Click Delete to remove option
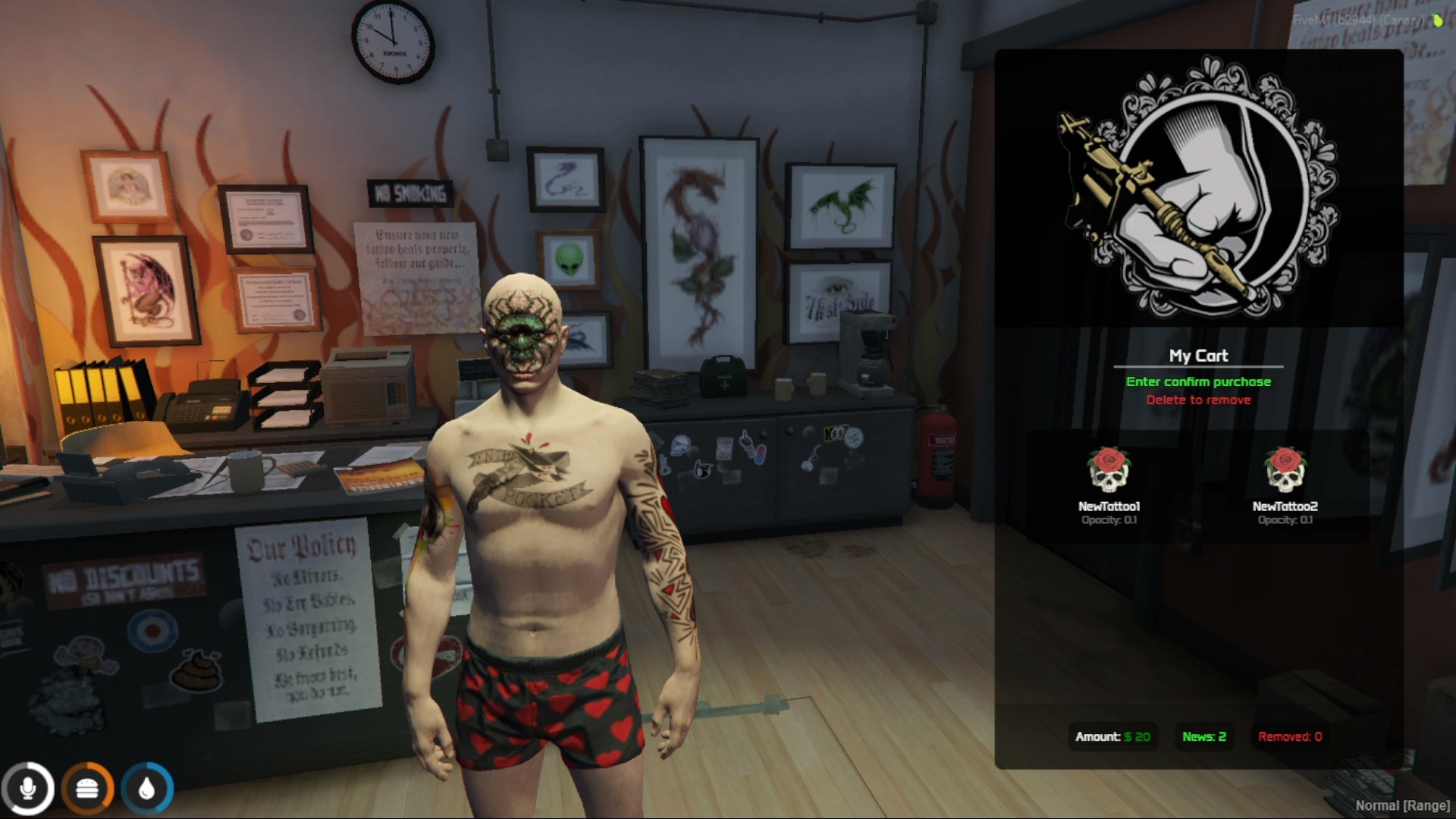 click(x=1199, y=400)
